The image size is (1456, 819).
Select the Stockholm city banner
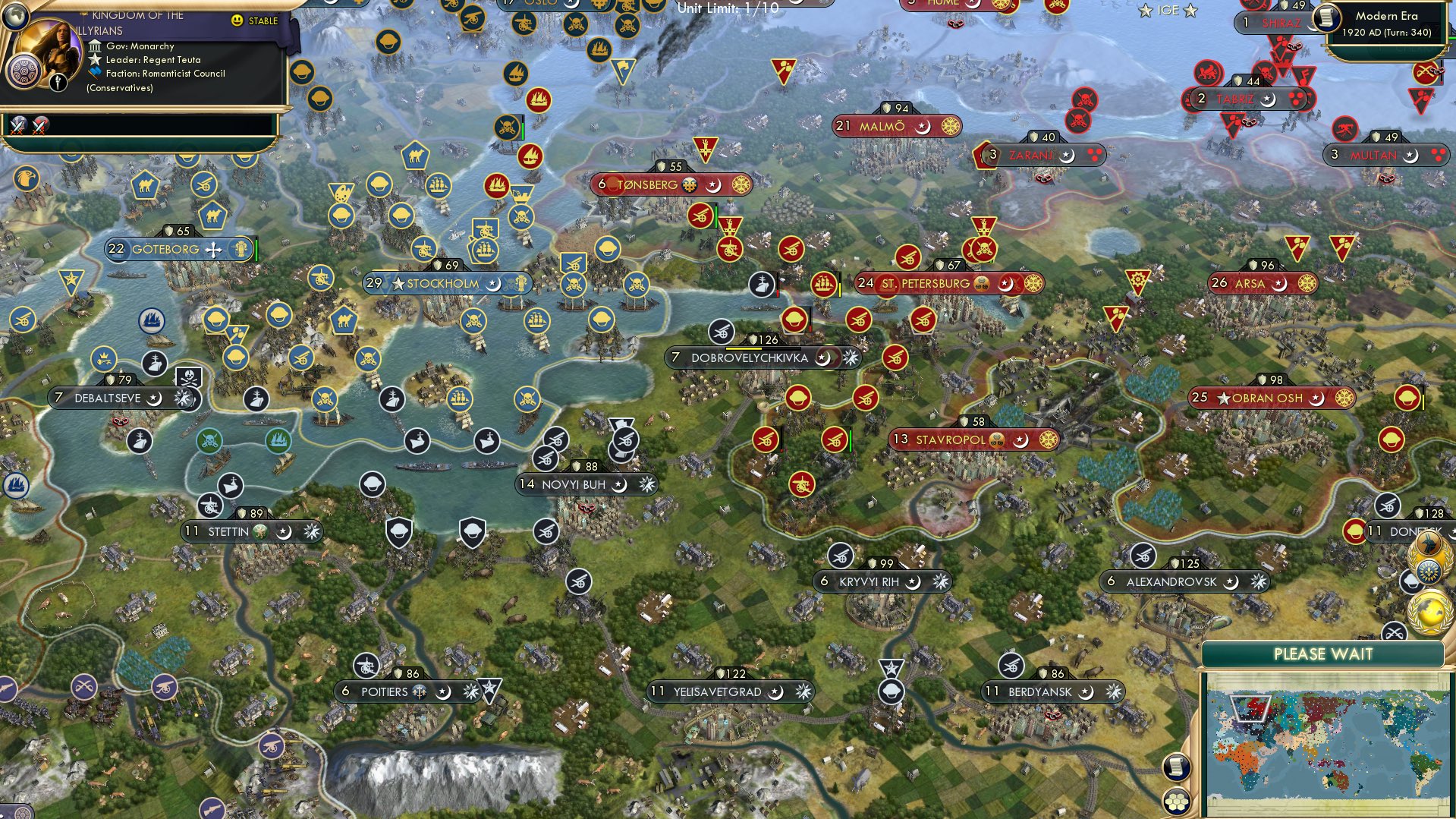click(440, 283)
